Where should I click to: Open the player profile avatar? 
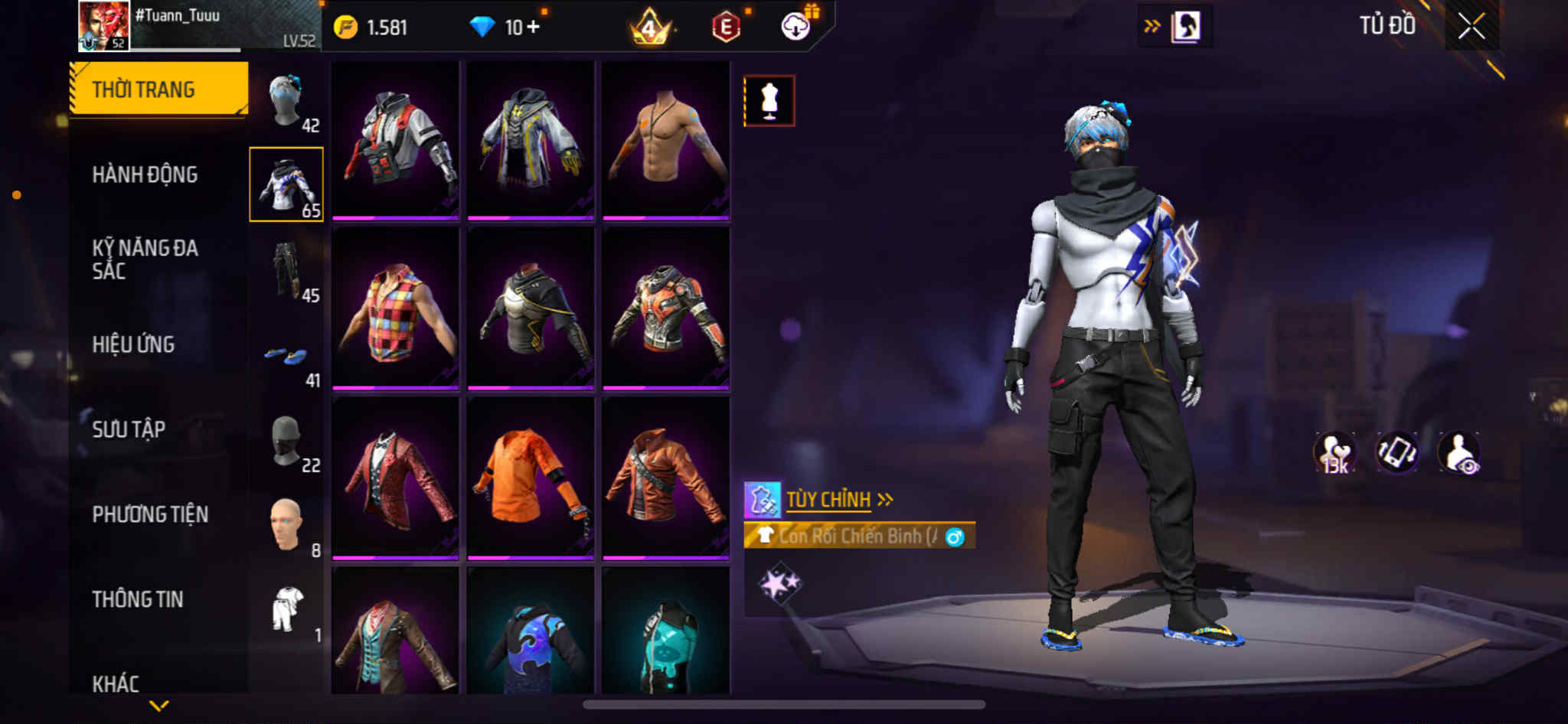(104, 26)
